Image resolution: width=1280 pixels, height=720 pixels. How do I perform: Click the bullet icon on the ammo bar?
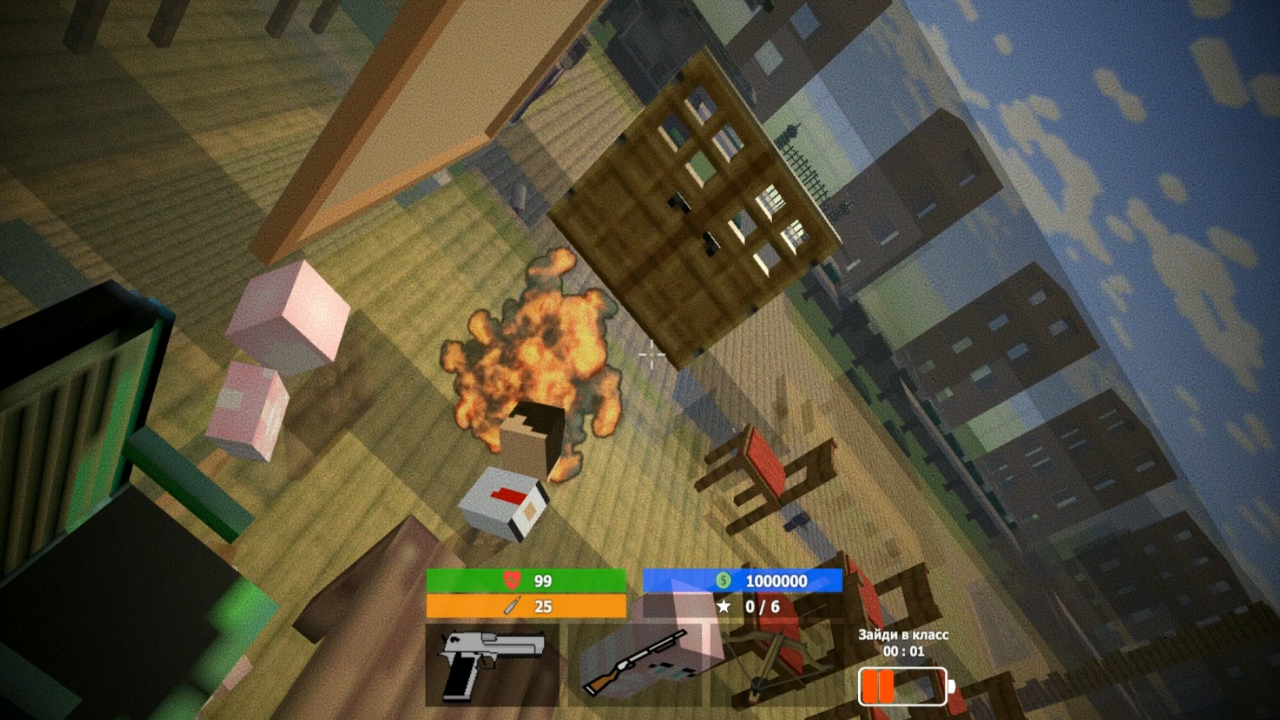coord(510,605)
